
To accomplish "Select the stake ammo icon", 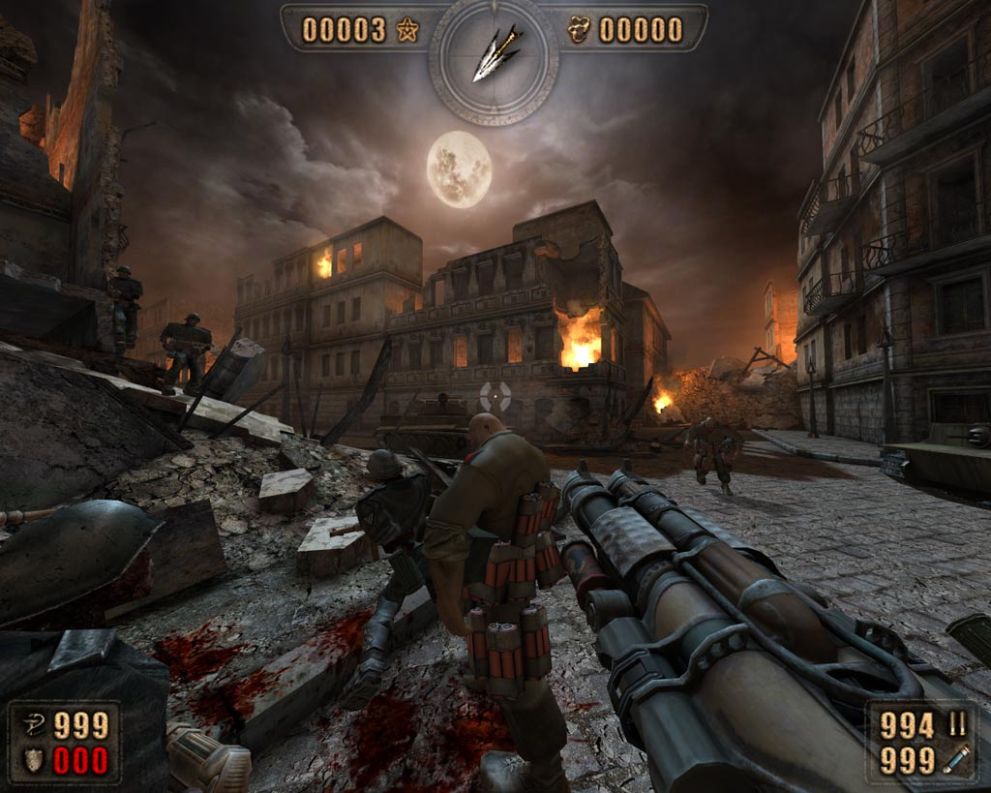I will coord(957,762).
